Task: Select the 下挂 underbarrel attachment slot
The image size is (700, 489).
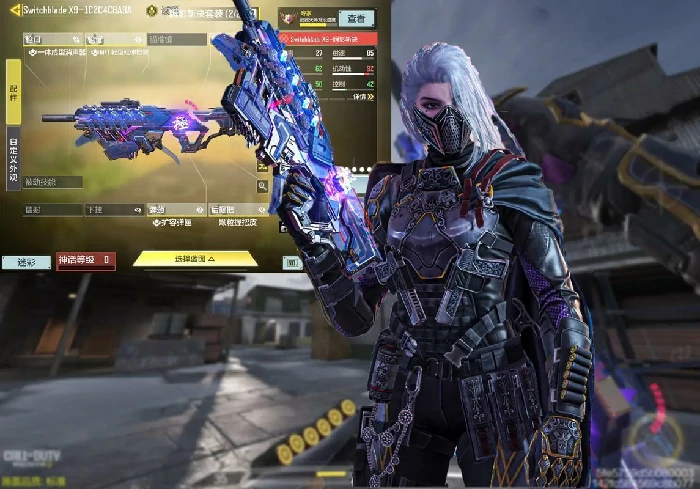Action: [x=113, y=210]
